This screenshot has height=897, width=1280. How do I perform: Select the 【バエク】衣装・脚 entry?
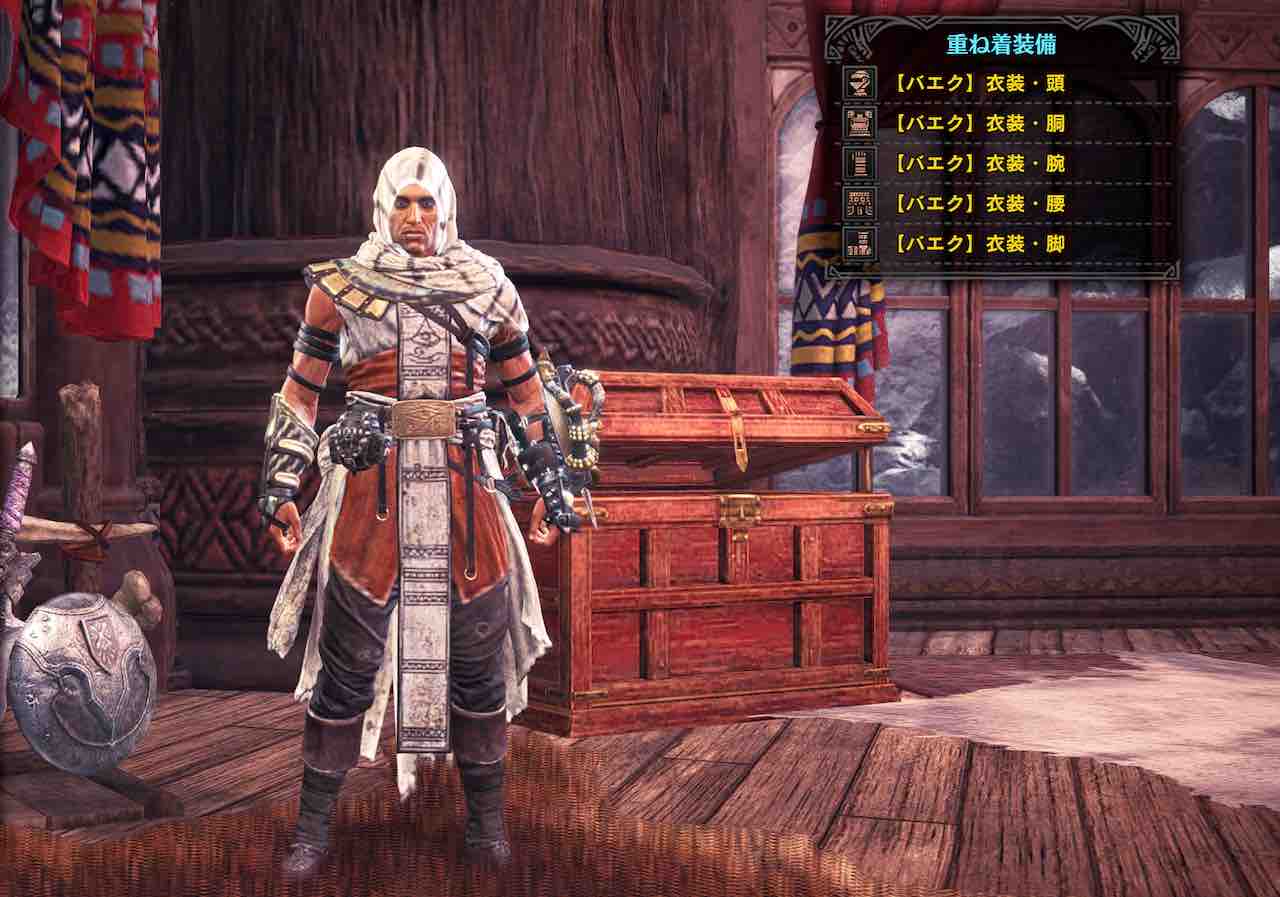pos(978,243)
